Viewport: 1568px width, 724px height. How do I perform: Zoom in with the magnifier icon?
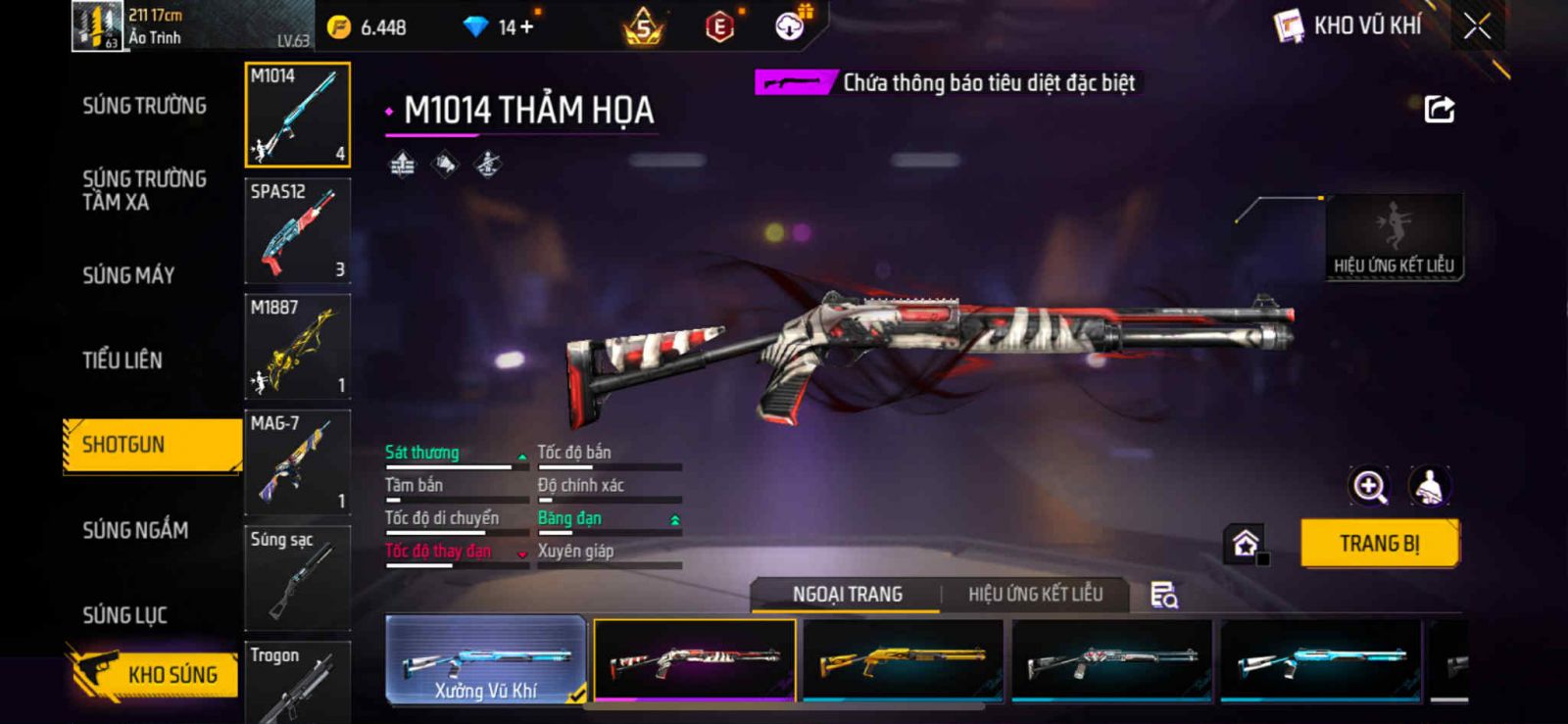[x=1369, y=486]
